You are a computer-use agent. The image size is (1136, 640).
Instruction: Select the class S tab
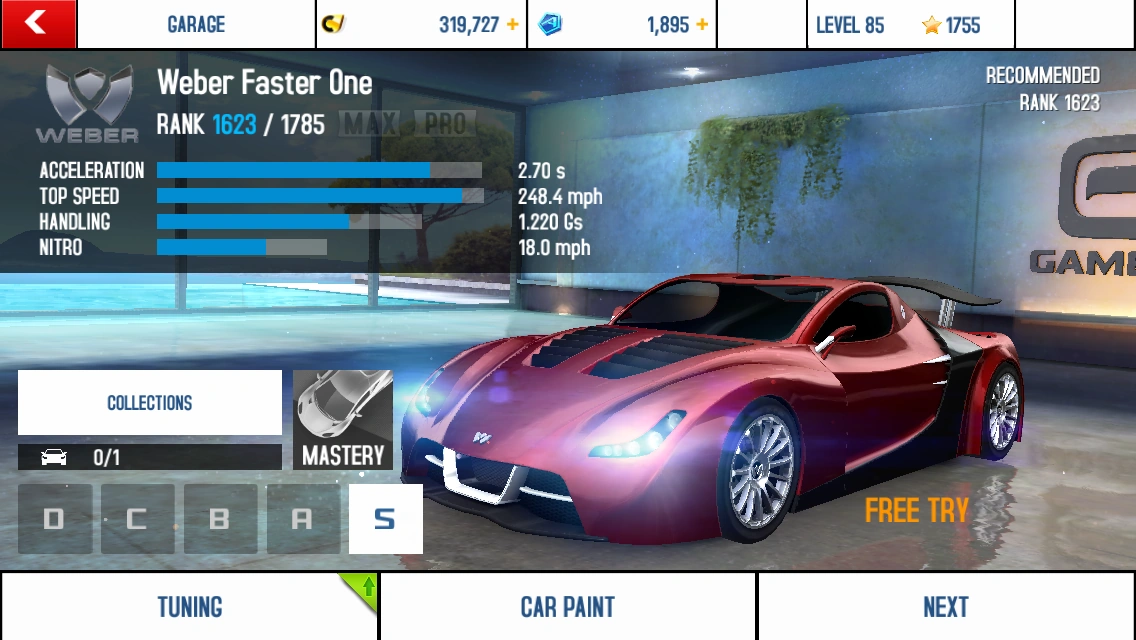coord(385,519)
